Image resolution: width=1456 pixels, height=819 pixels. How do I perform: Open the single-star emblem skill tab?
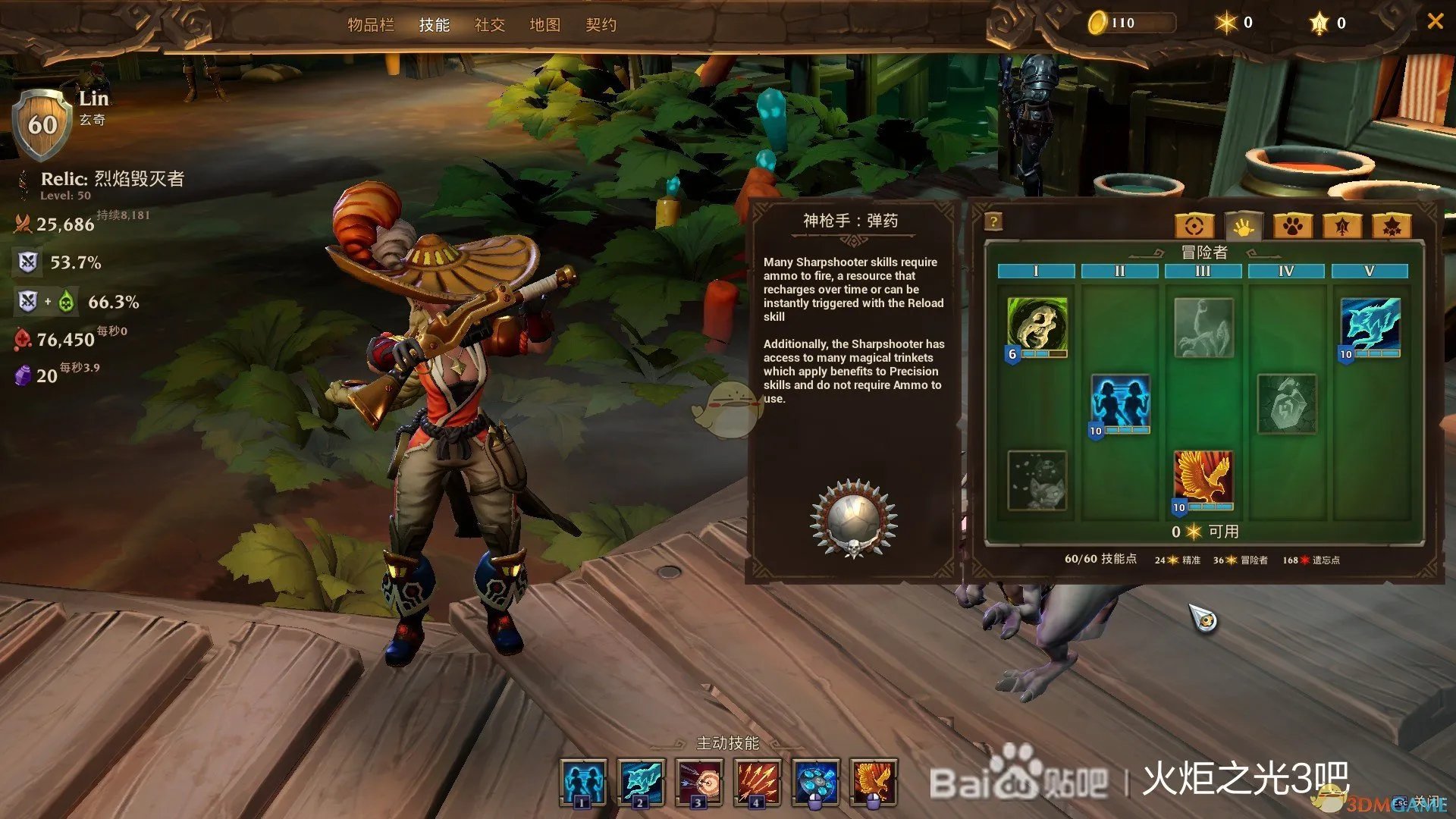click(x=1342, y=226)
